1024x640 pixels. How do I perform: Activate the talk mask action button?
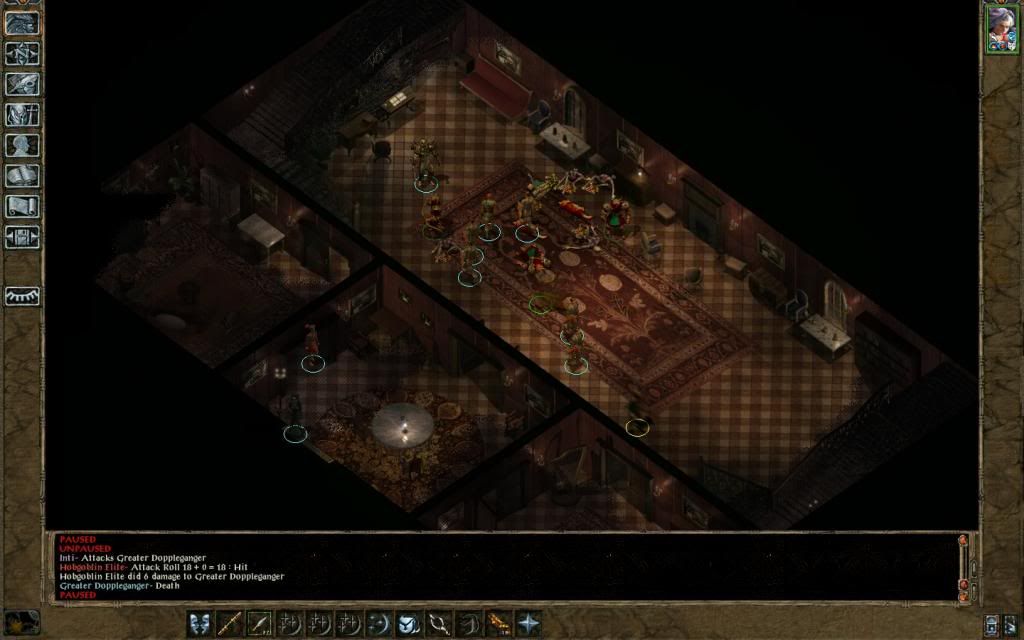(200, 623)
